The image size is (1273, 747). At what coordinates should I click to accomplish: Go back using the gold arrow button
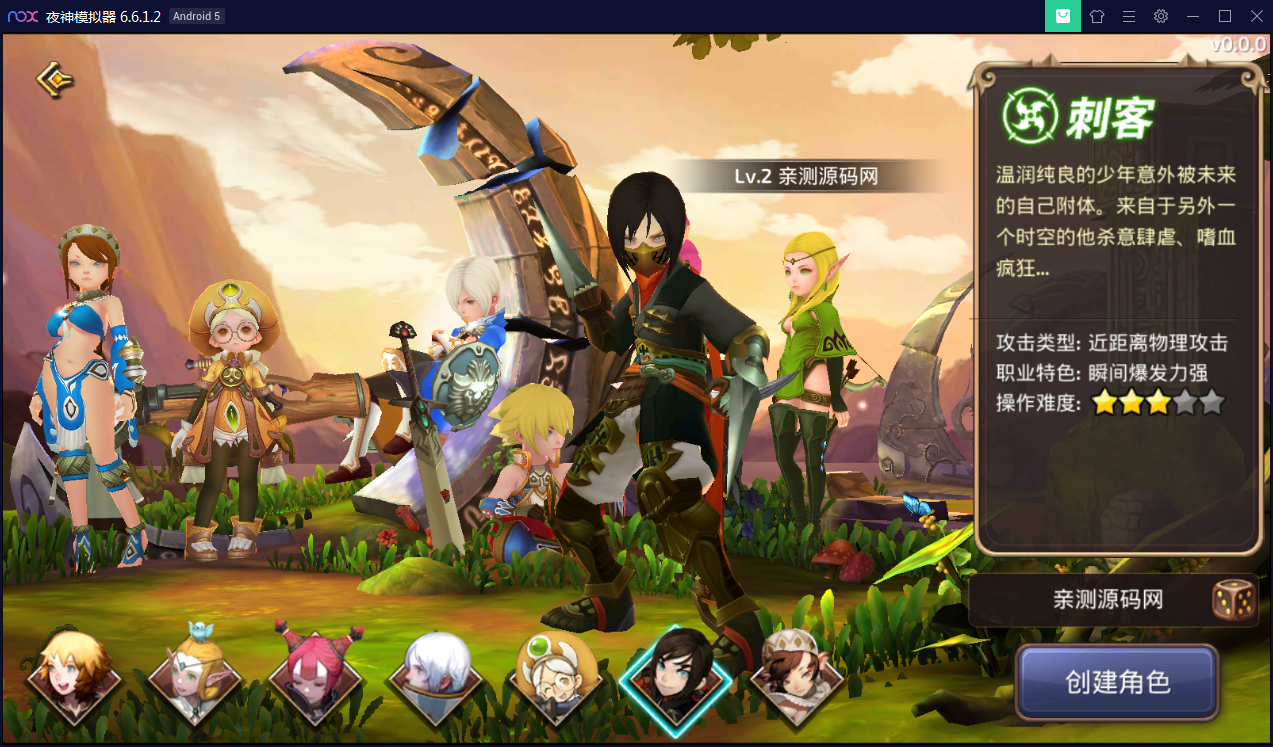click(55, 79)
